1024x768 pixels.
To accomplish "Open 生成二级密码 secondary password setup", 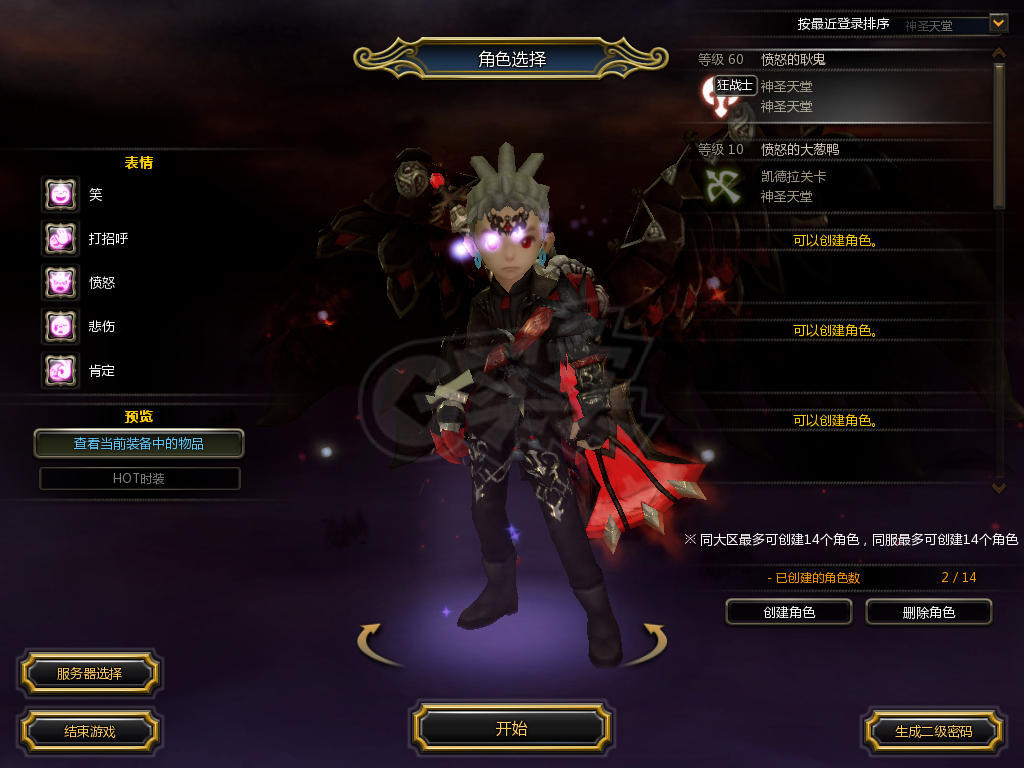I will 933,731.
